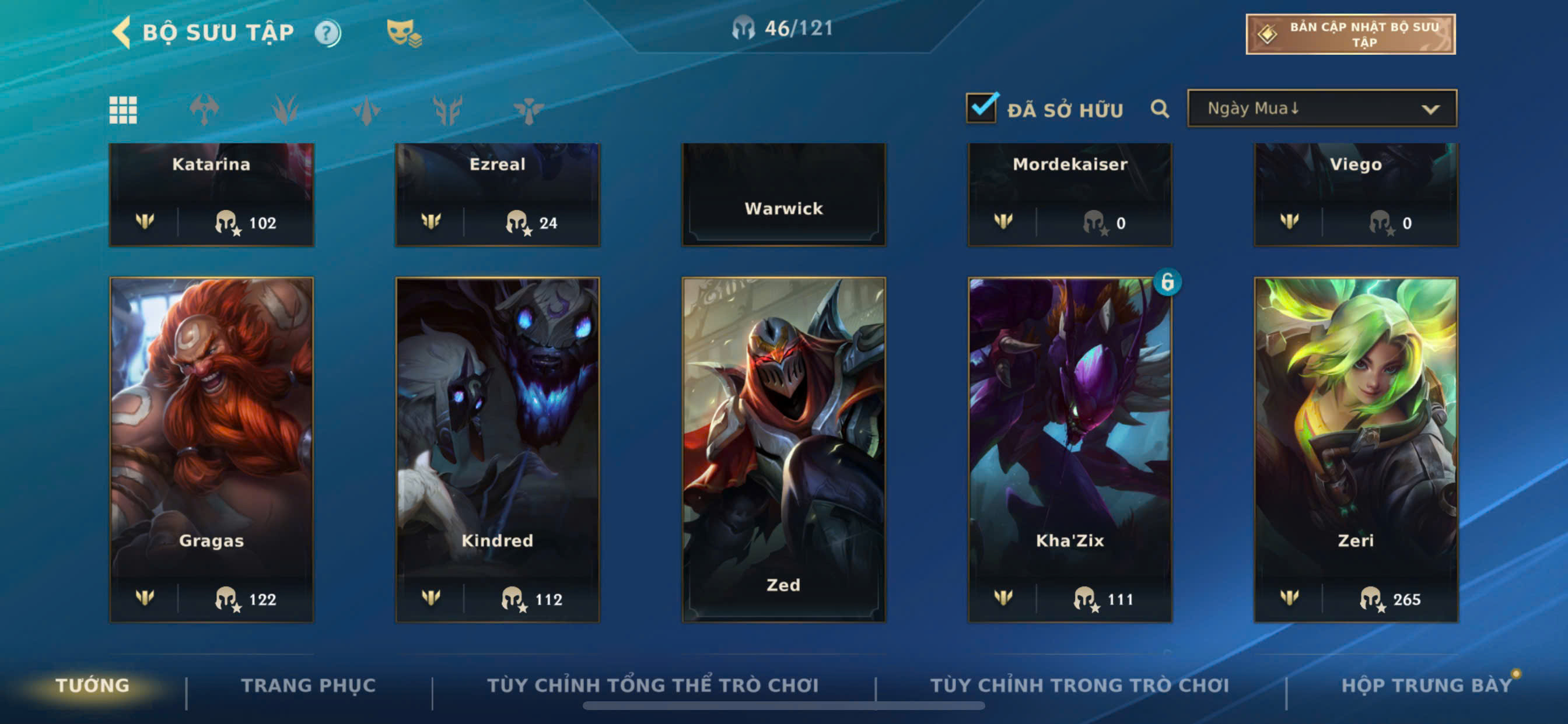Select the Kindred champion card
Viewport: 1568px width, 724px height.
498,449
